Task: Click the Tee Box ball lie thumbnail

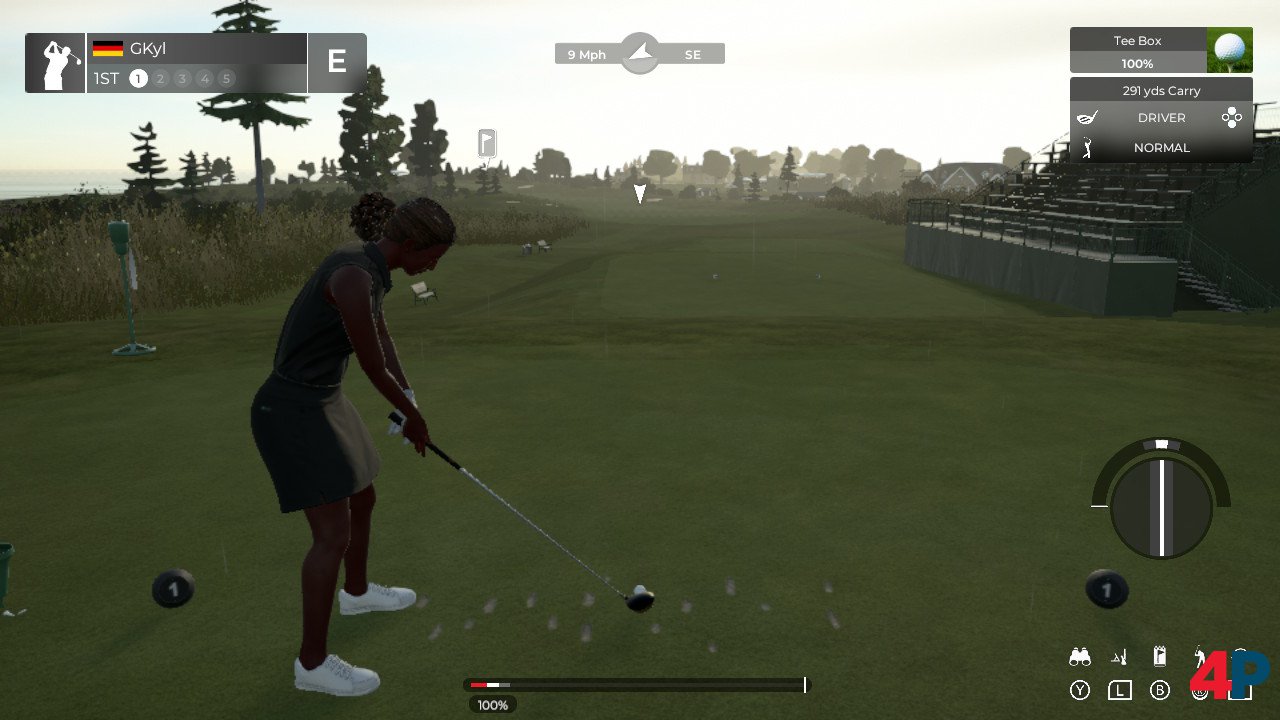Action: point(1229,50)
